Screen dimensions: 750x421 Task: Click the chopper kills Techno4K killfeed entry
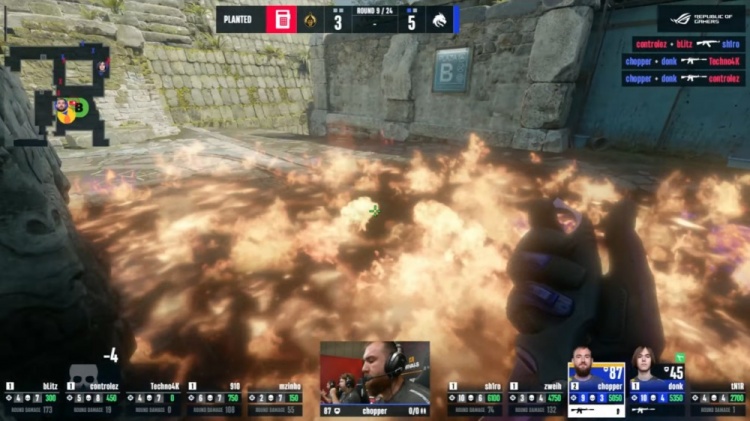coord(683,61)
